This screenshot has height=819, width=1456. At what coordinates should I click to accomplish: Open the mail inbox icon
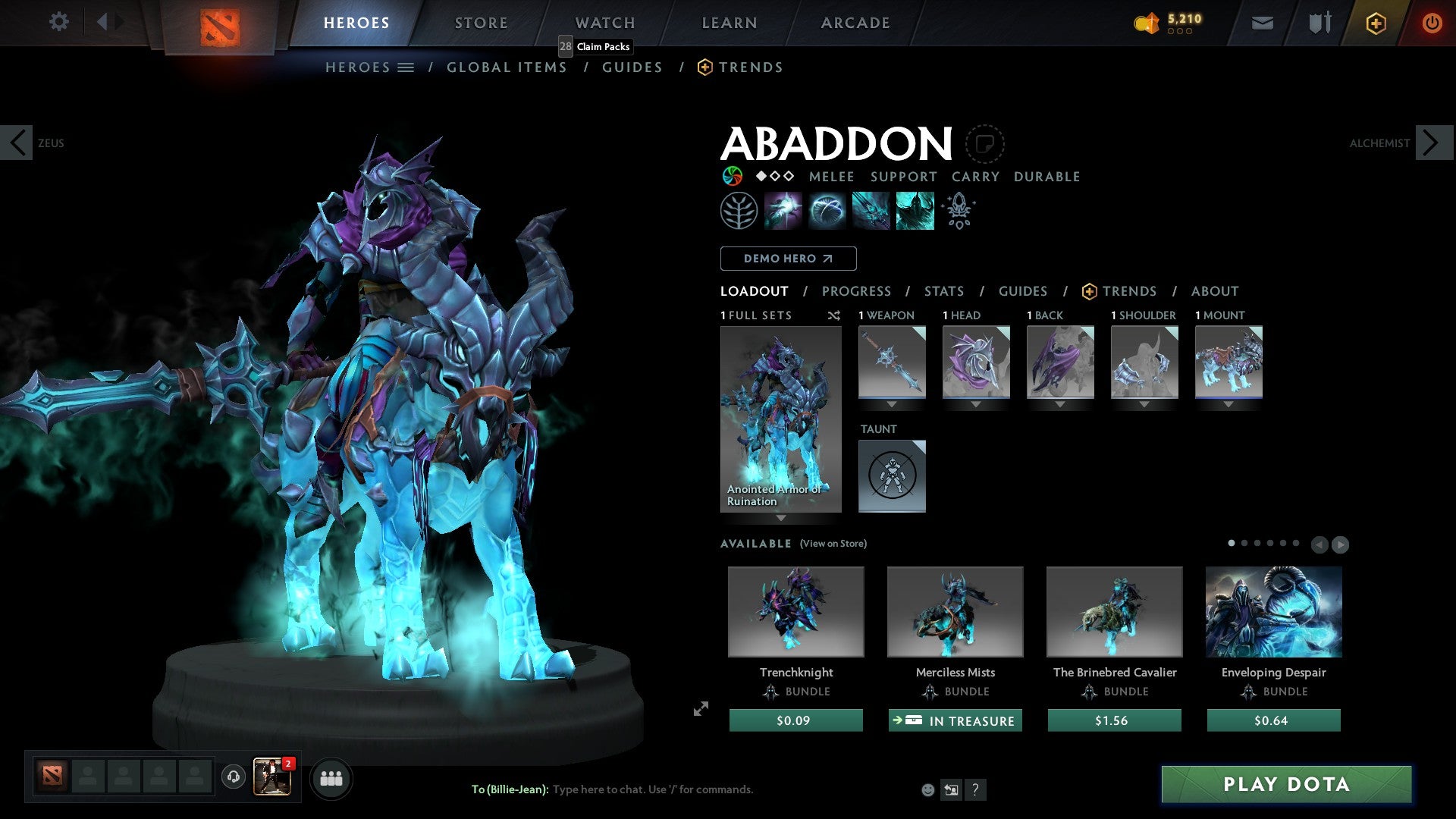[x=1262, y=23]
